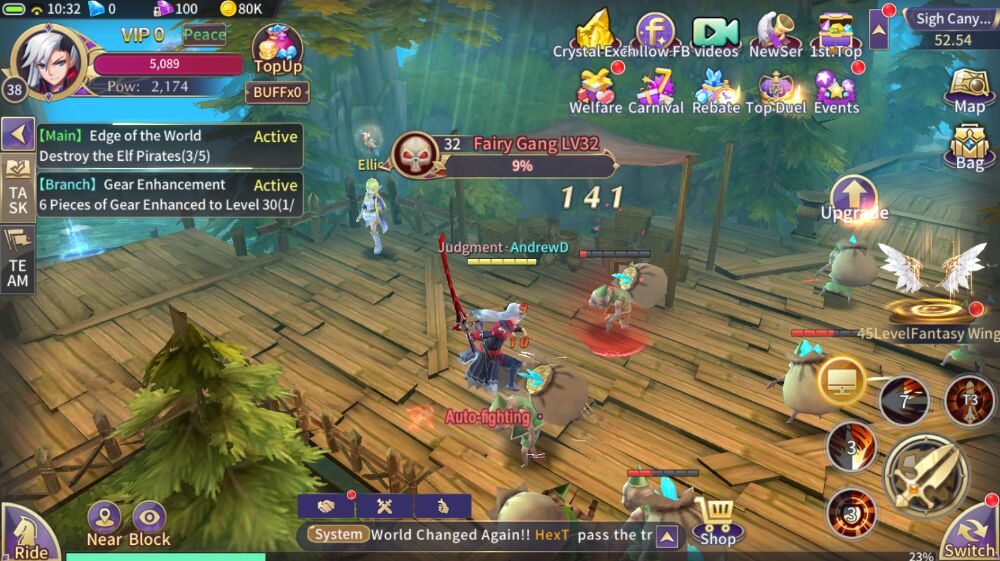Screen dimensions: 1000x561
Task: Open the Events menu
Action: (836, 92)
